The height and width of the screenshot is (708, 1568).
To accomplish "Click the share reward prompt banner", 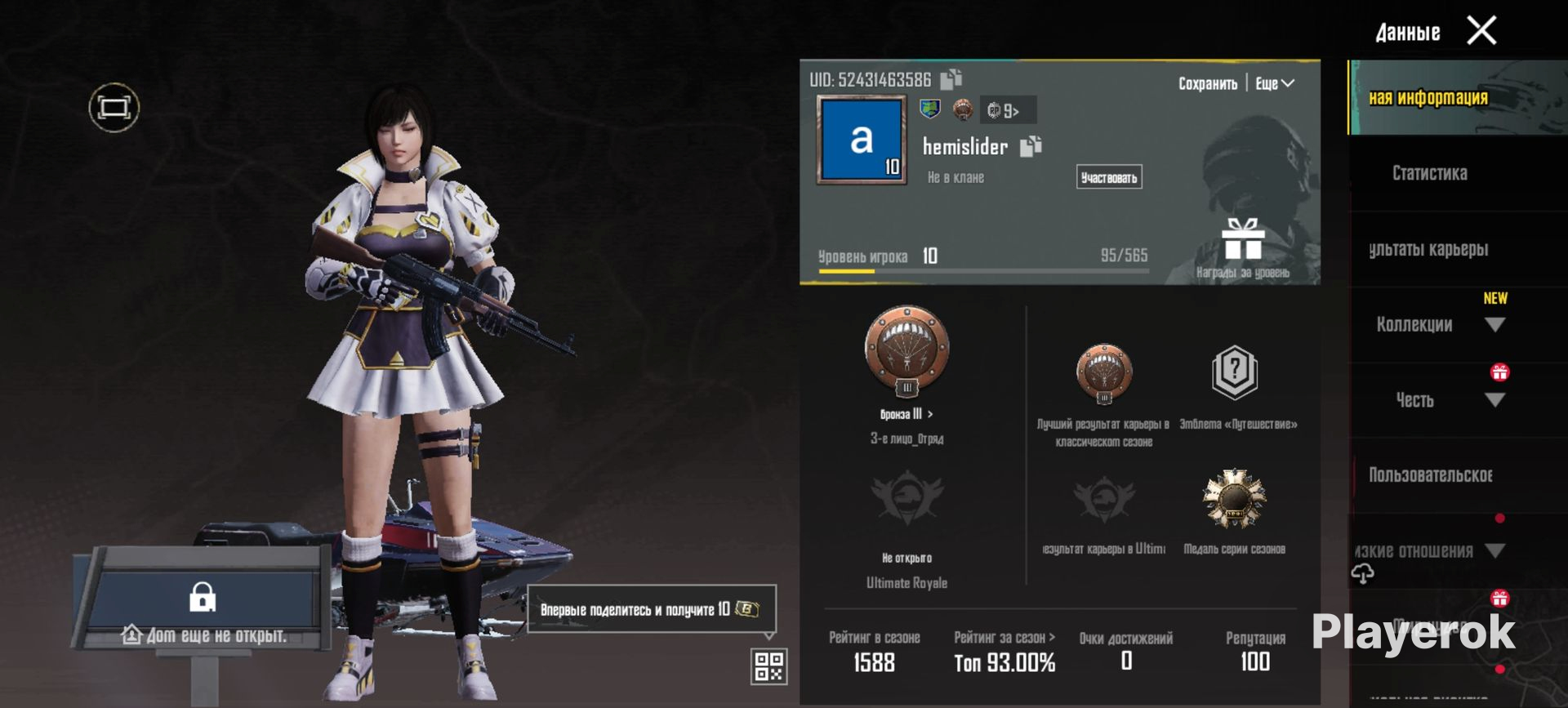I will [651, 609].
